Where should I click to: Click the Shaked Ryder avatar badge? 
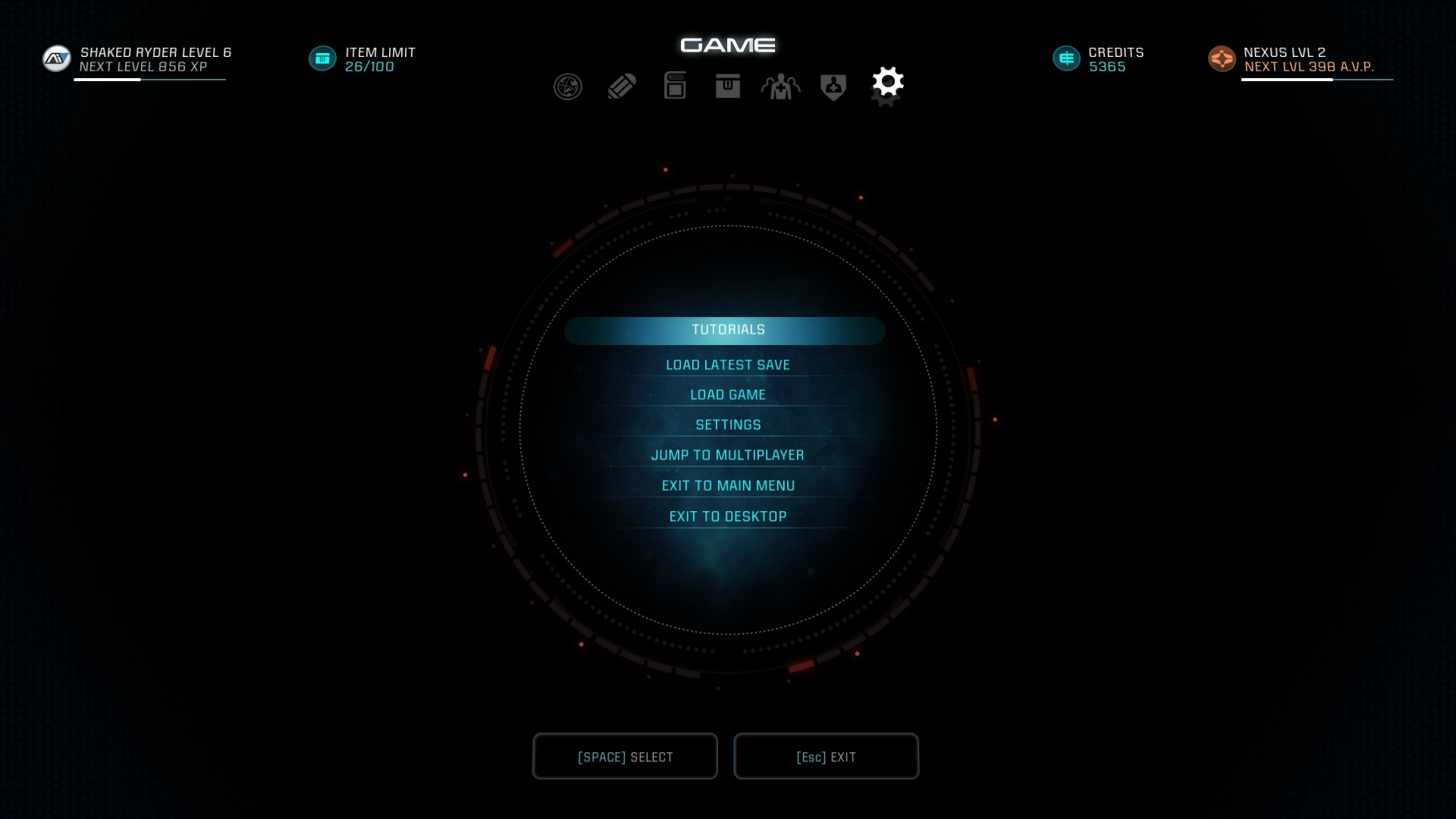[x=56, y=58]
